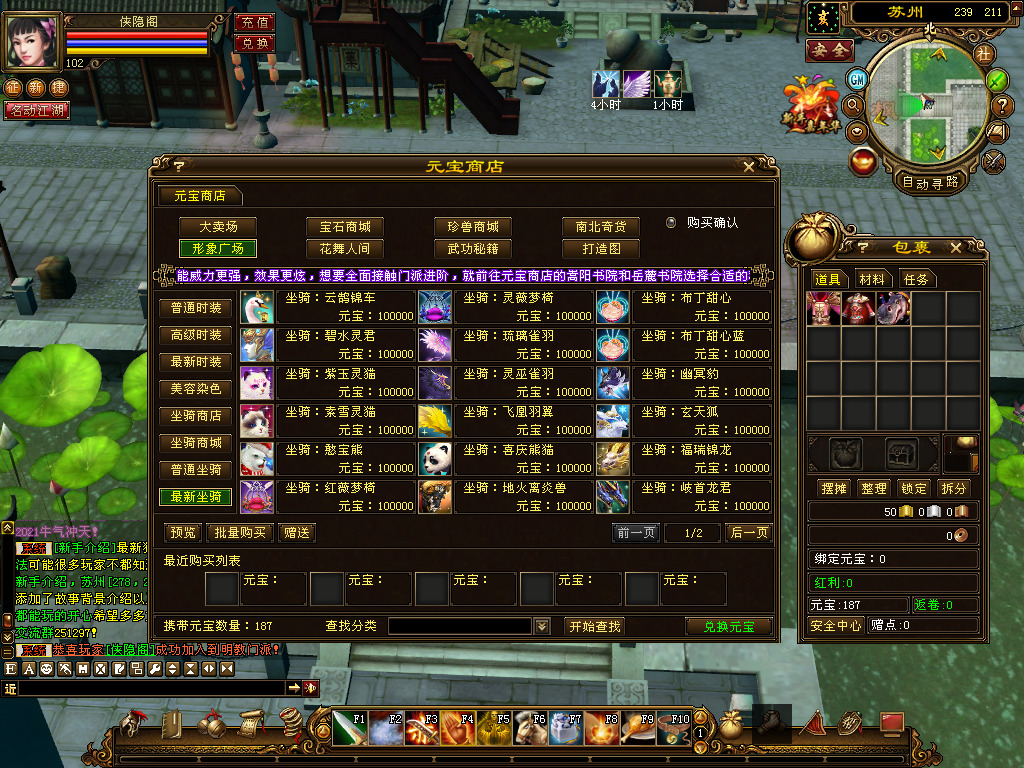This screenshot has width=1024, height=768.
Task: Switch to 宝石商城 category
Action: 344,227
